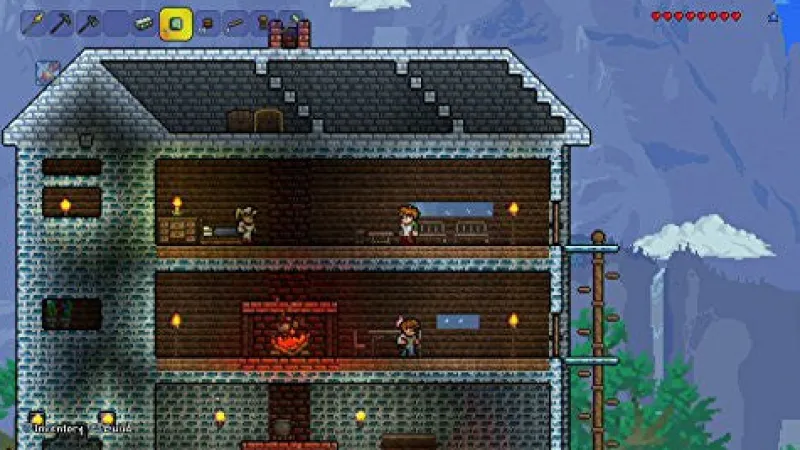Screen dimensions: 800x450
Task: Select the gray brick item slot
Action: click(145, 21)
